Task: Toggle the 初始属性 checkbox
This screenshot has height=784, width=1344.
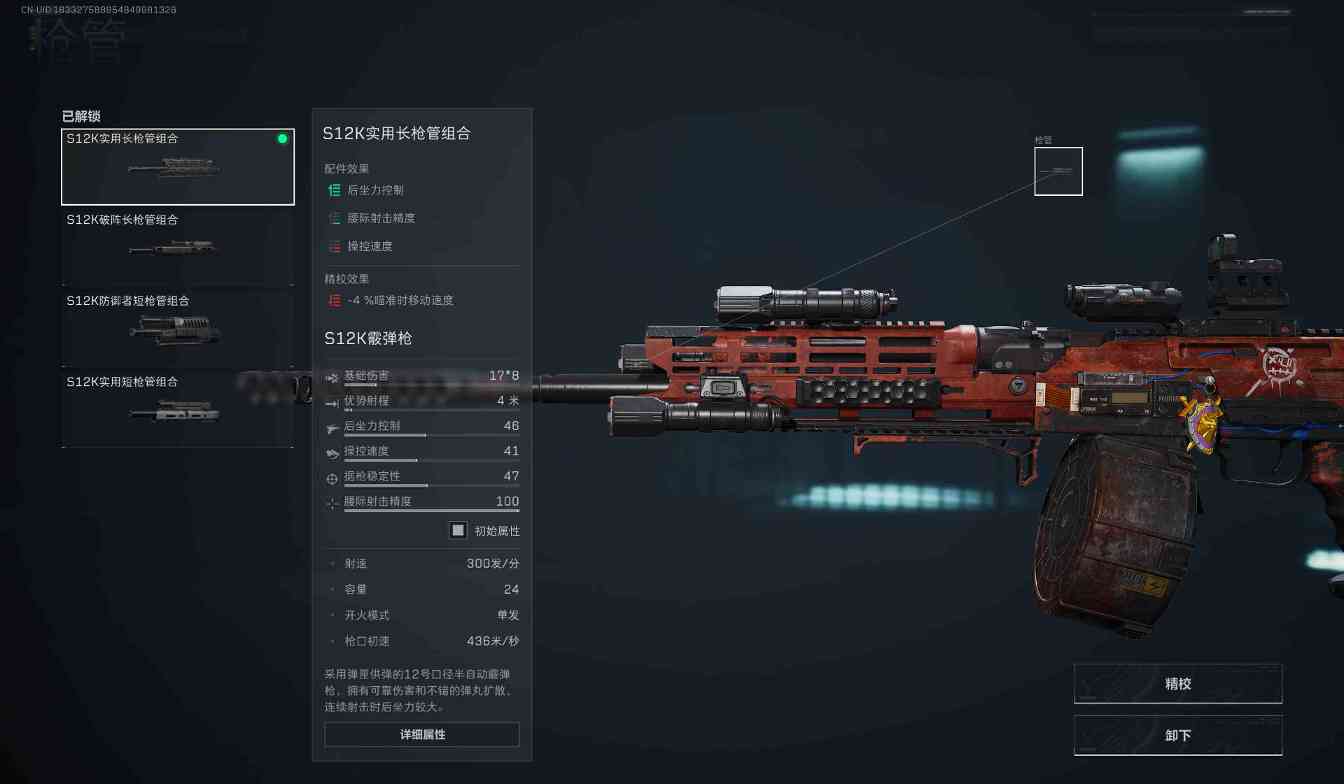Action: 457,530
